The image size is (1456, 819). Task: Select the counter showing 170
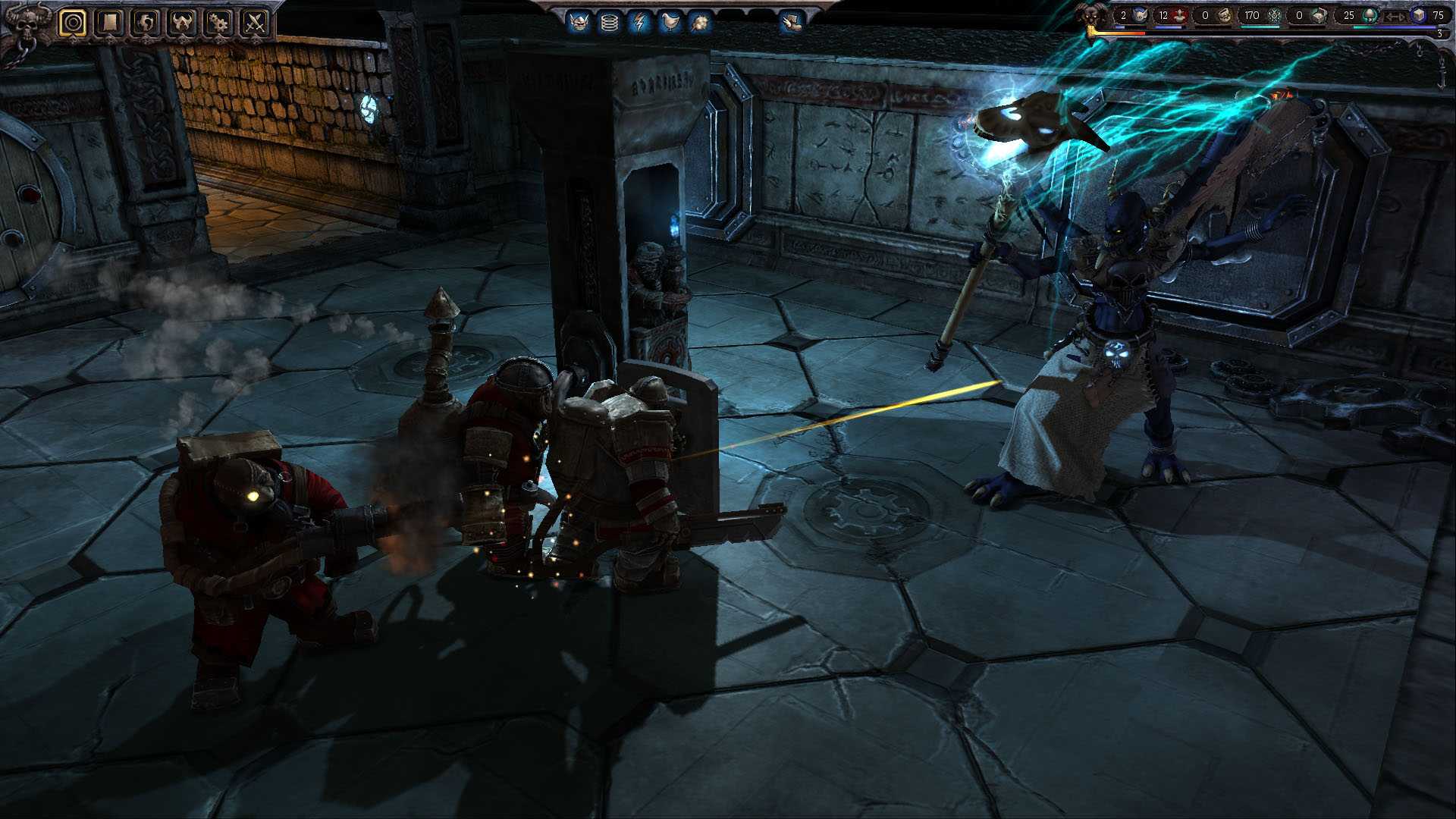coord(1251,14)
